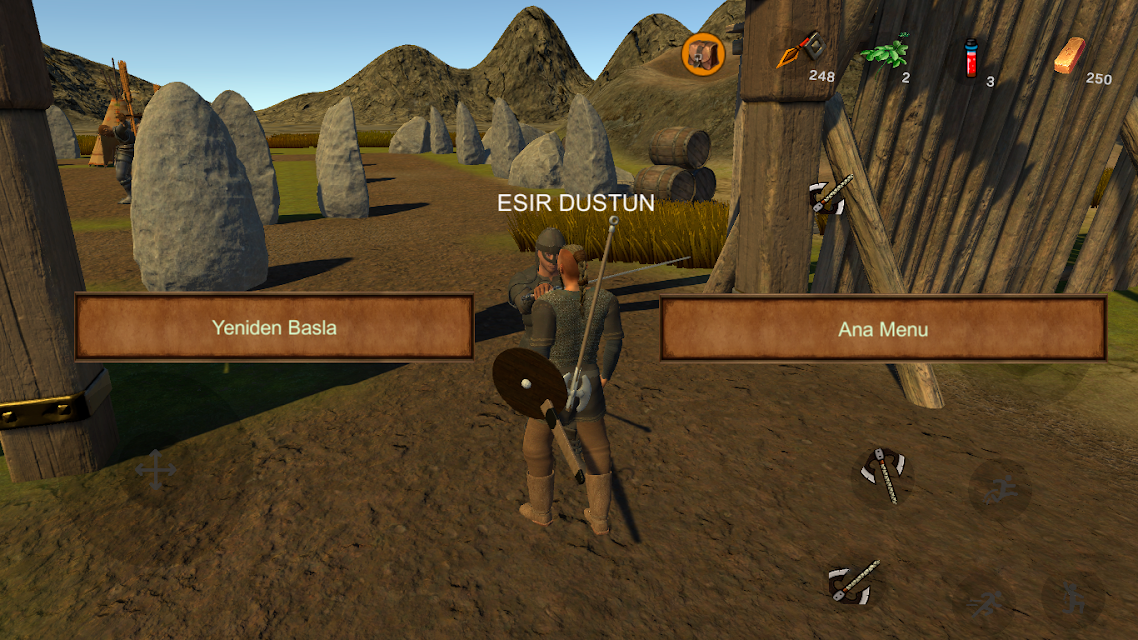Restart with the Yeniden Basla button

273,326
